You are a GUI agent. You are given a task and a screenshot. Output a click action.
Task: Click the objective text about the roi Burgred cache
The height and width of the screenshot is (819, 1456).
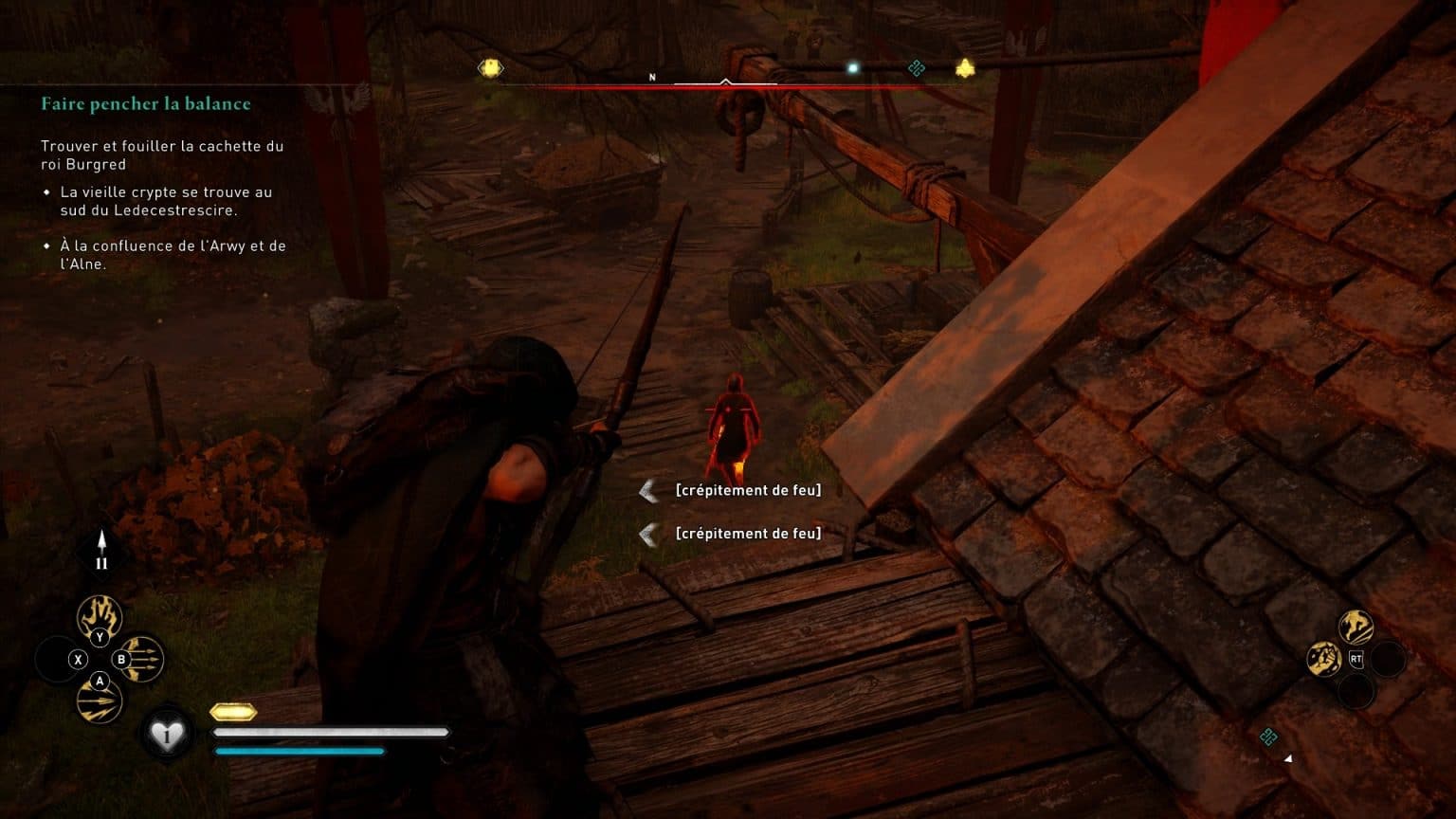pyautogui.click(x=161, y=156)
